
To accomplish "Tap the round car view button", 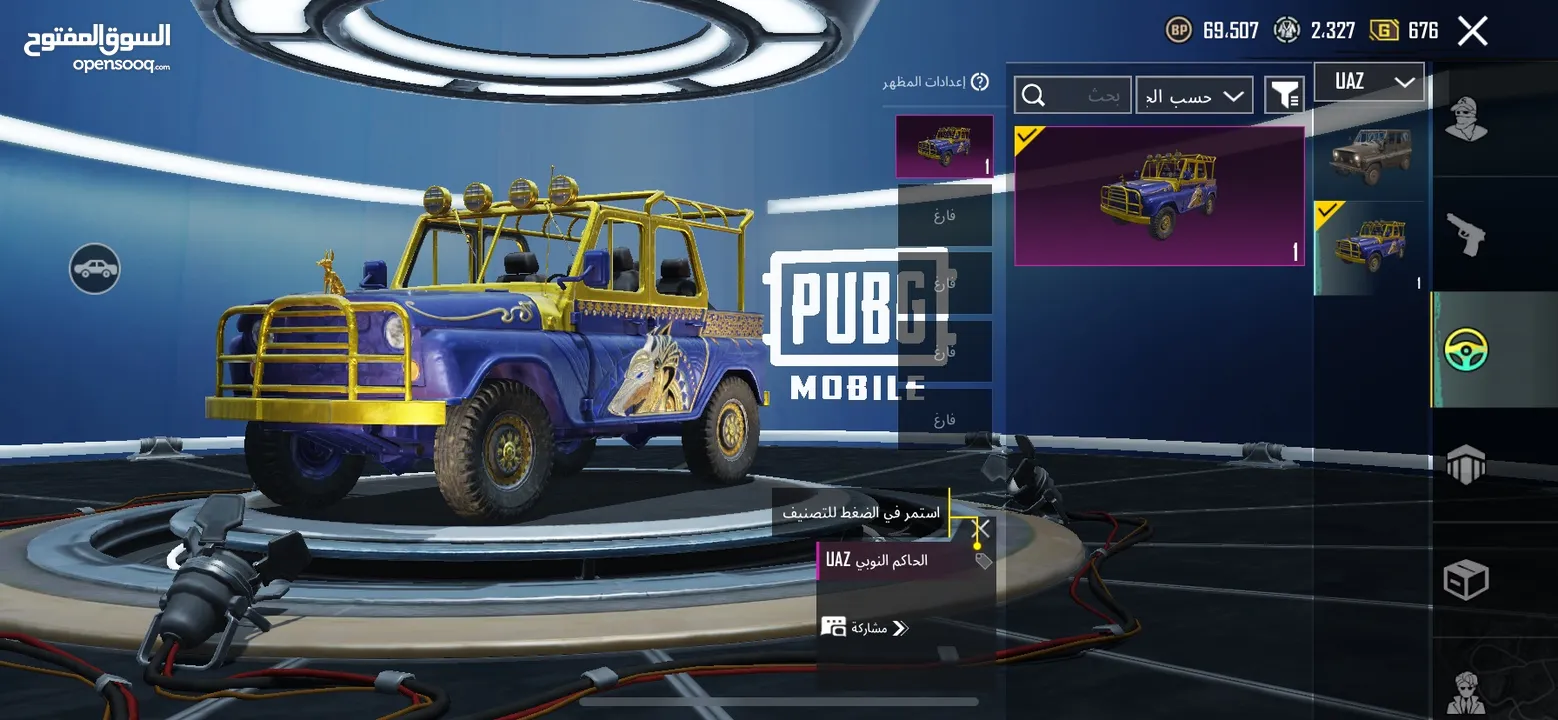I will point(95,268).
